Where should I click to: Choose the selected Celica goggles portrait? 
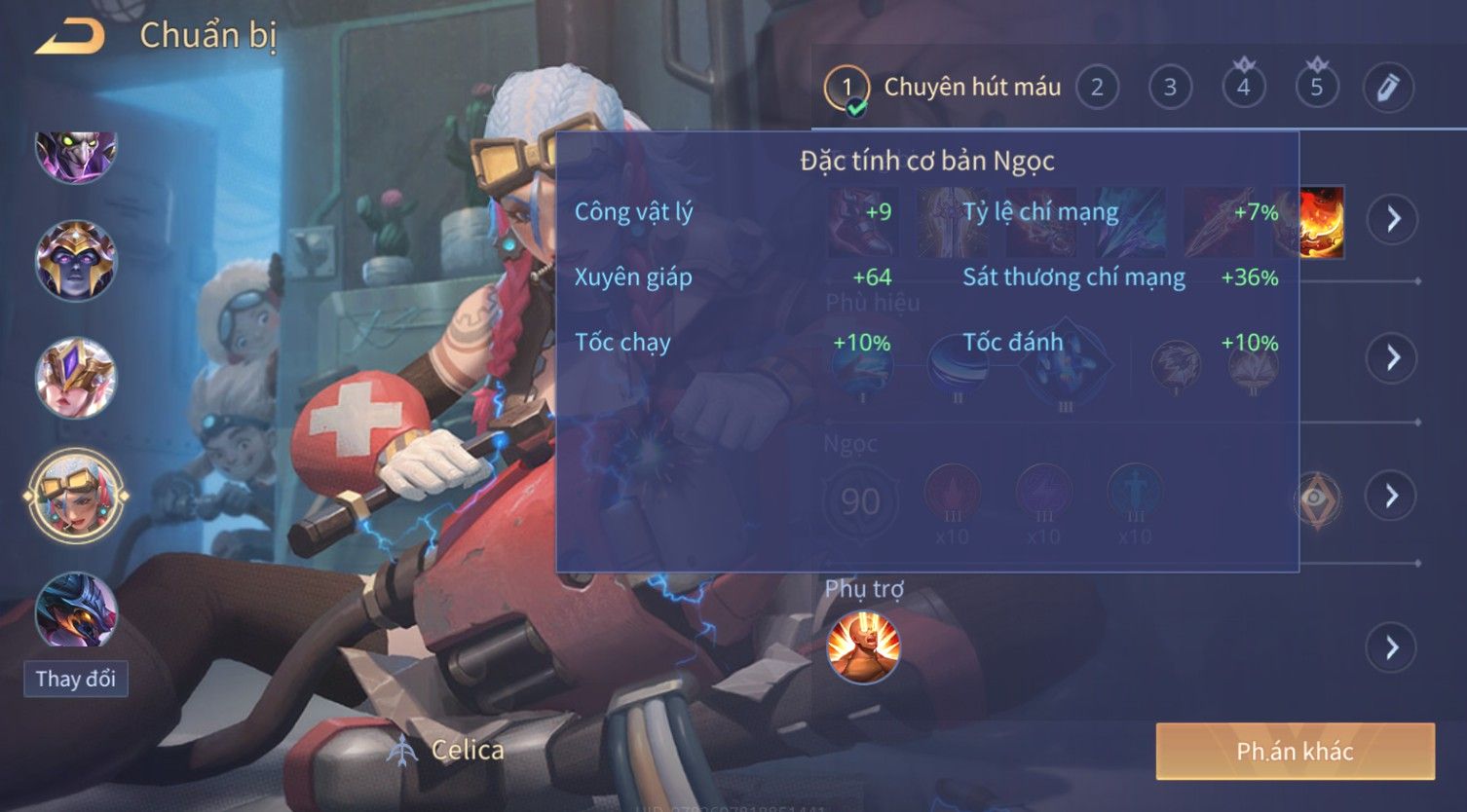point(76,496)
